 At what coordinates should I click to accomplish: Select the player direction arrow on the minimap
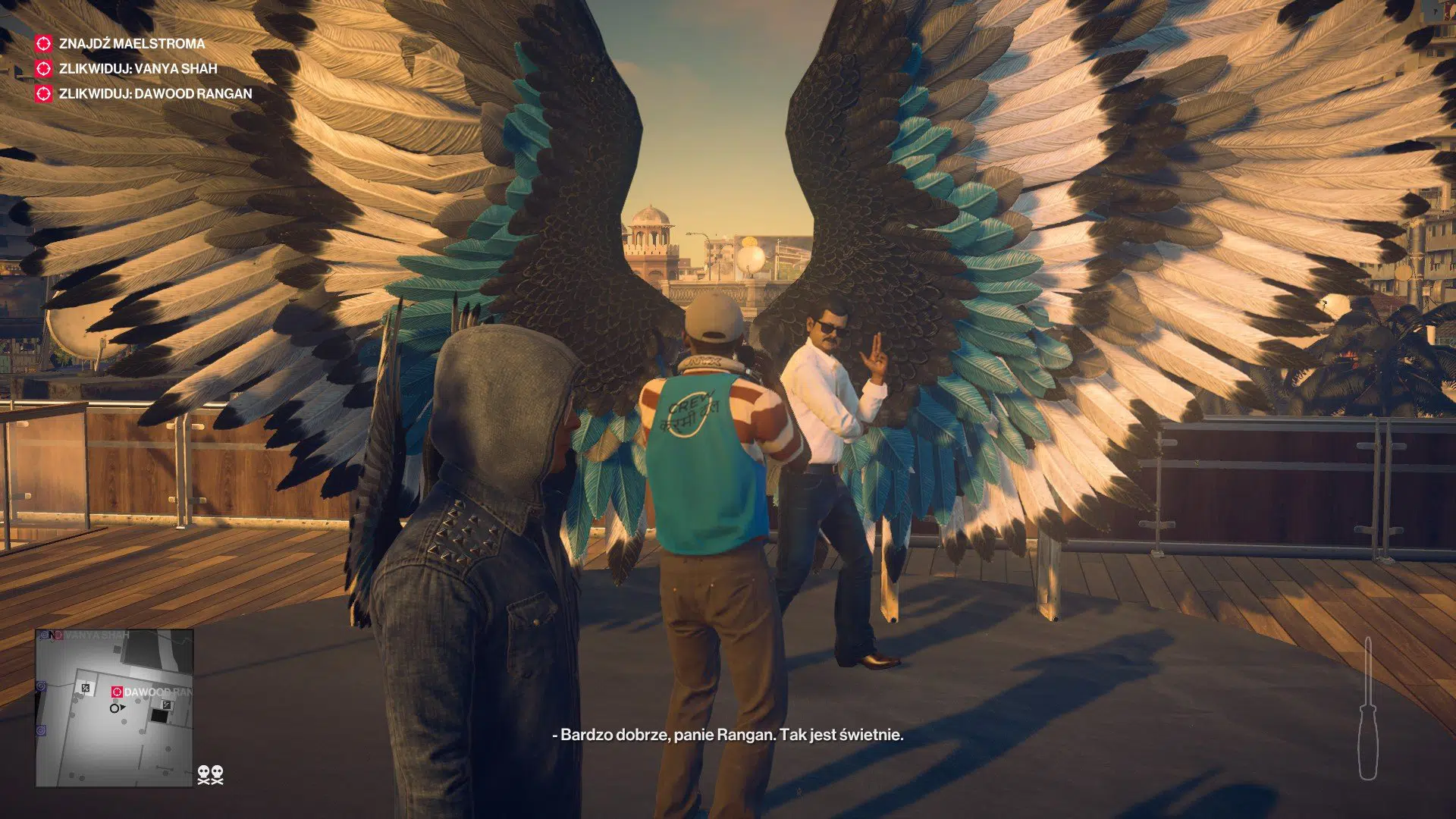point(116,708)
